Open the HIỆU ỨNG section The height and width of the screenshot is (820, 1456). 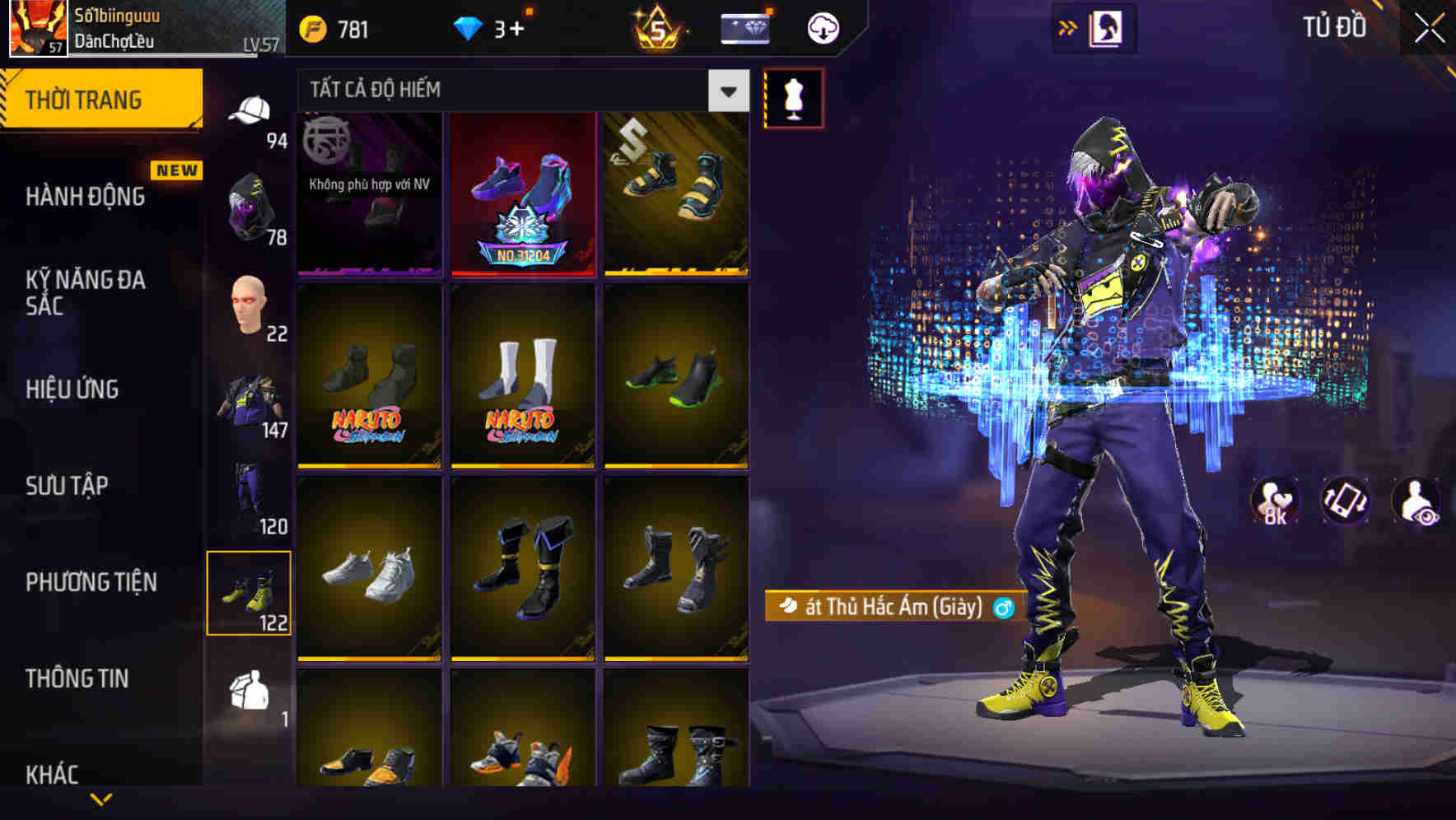(x=74, y=389)
